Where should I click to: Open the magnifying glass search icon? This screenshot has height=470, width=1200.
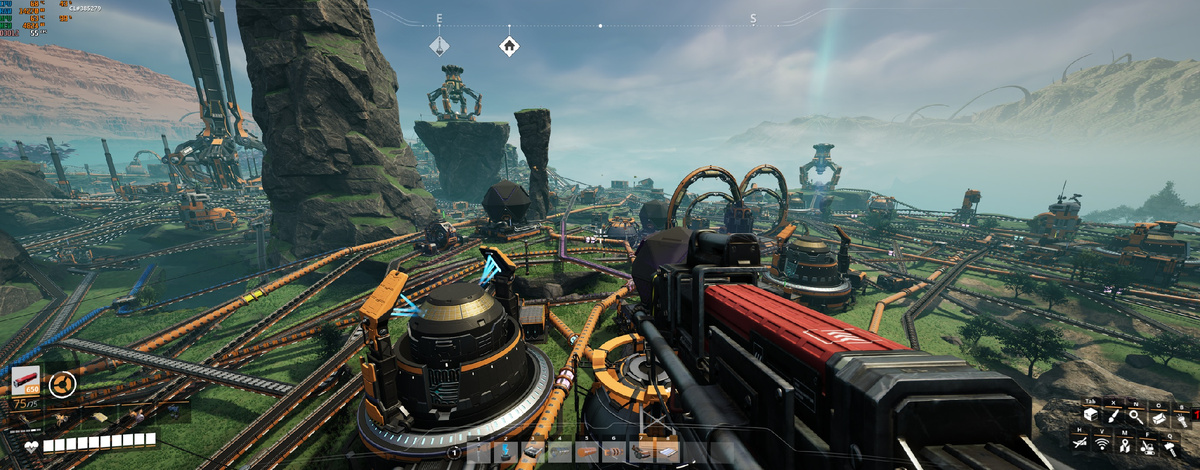1136,416
